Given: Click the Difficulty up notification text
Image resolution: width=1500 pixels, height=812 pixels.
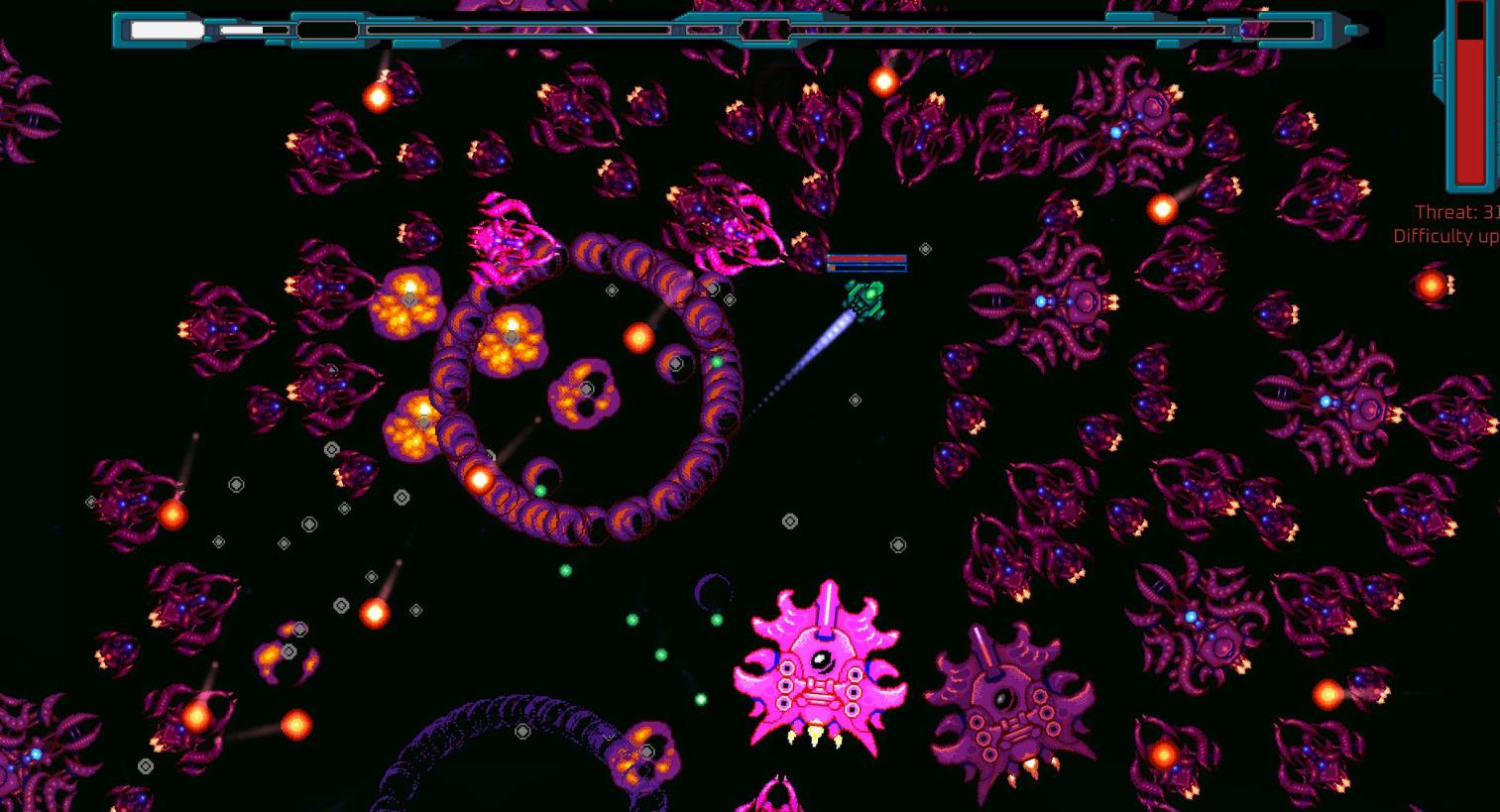Looking at the screenshot, I should [1442, 236].
